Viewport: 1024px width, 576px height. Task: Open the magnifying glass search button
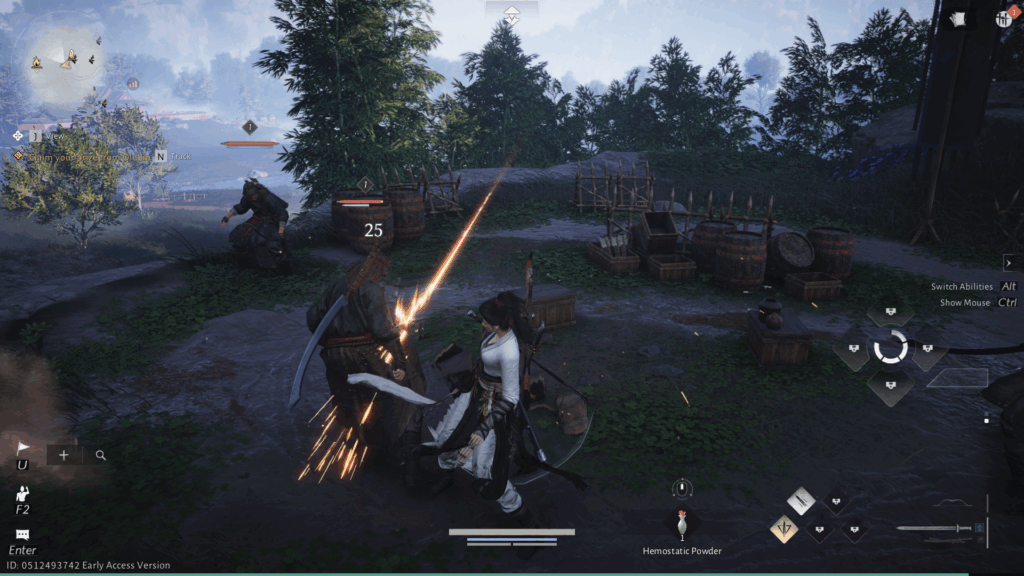tap(101, 455)
